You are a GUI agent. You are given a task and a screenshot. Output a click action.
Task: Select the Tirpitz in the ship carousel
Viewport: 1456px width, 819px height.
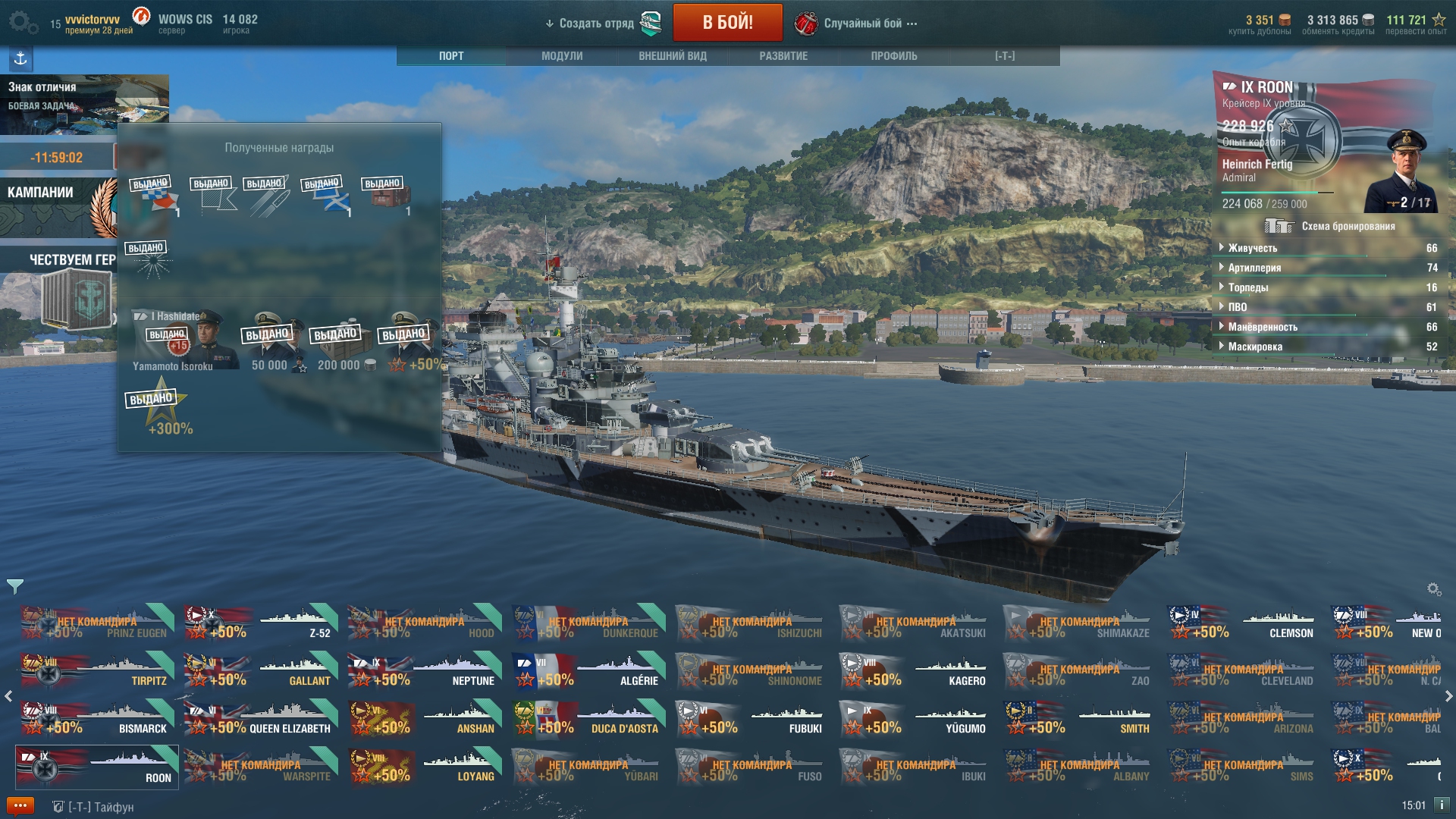(x=99, y=671)
